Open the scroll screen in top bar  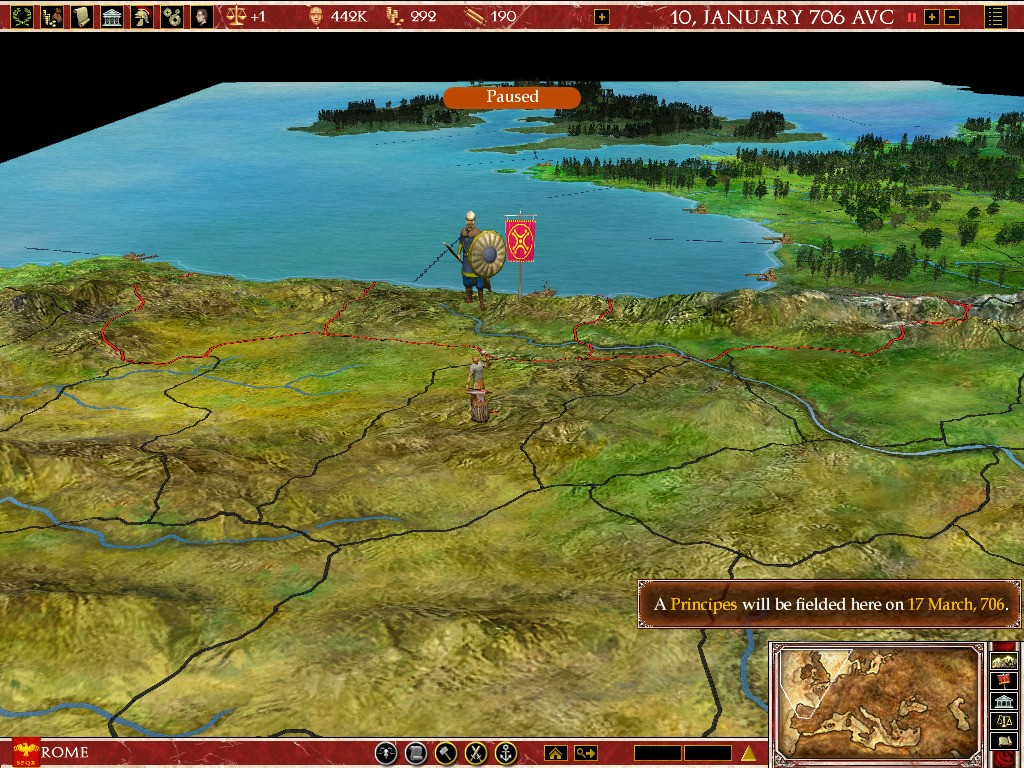[x=82, y=16]
